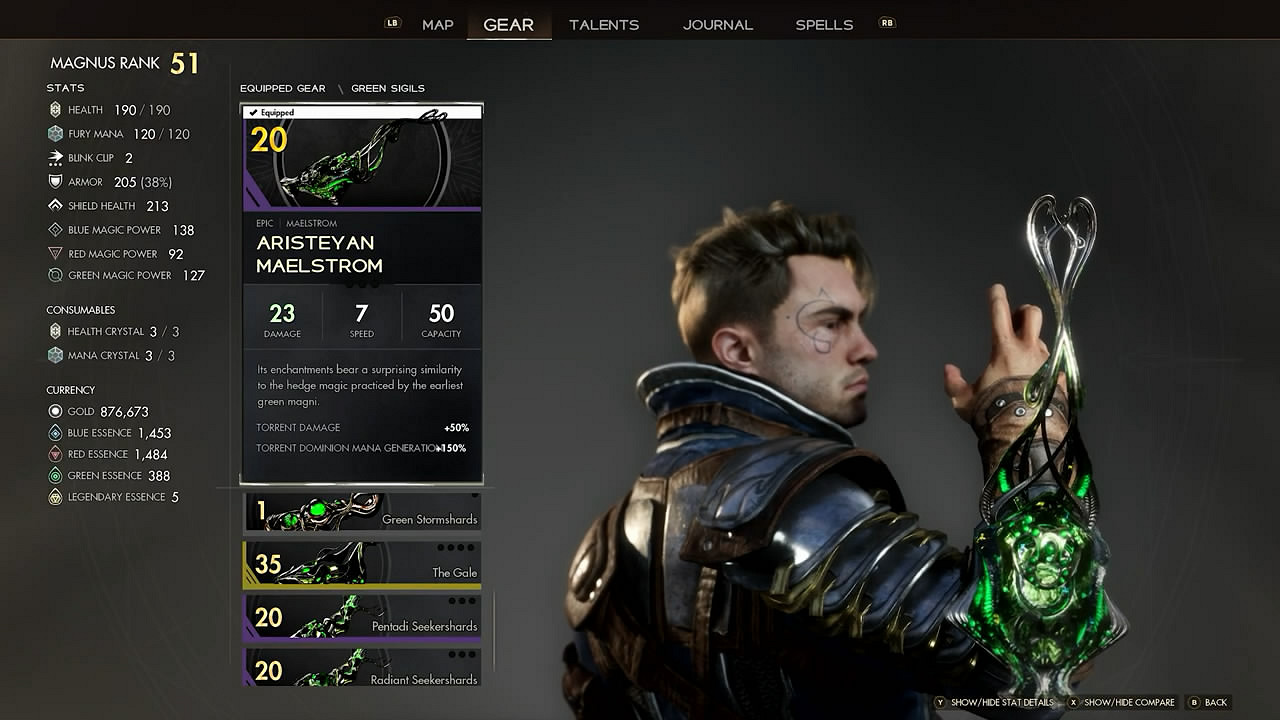Viewport: 1280px width, 720px height.
Task: Switch to the Map tab
Action: point(437,25)
